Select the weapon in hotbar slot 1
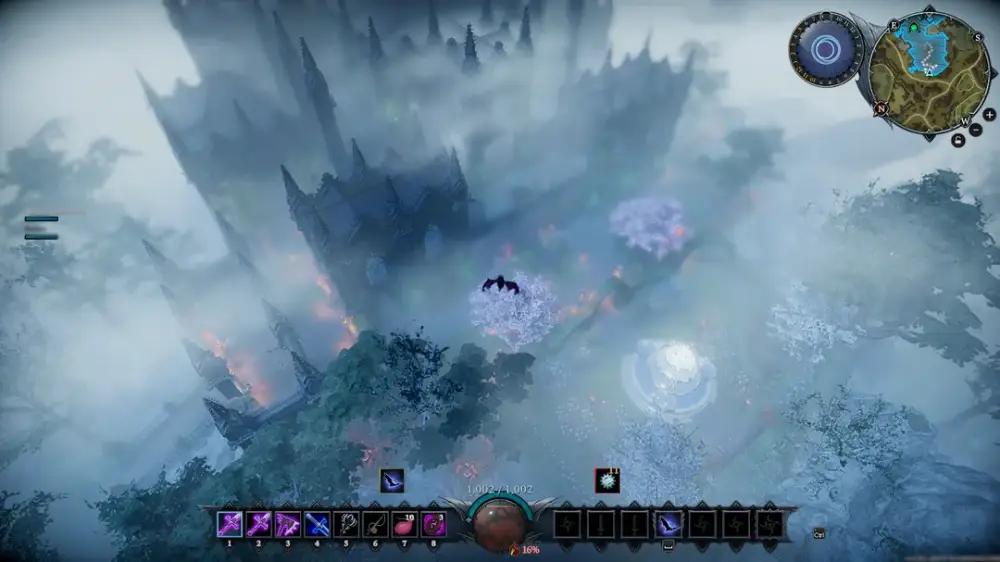The height and width of the screenshot is (562, 1000). pos(230,523)
